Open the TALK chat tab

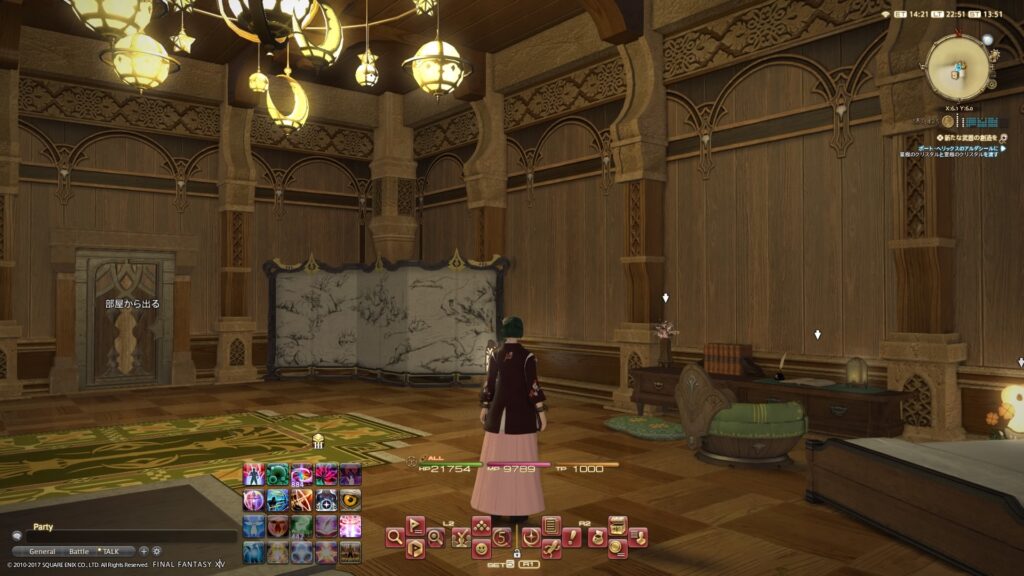110,551
